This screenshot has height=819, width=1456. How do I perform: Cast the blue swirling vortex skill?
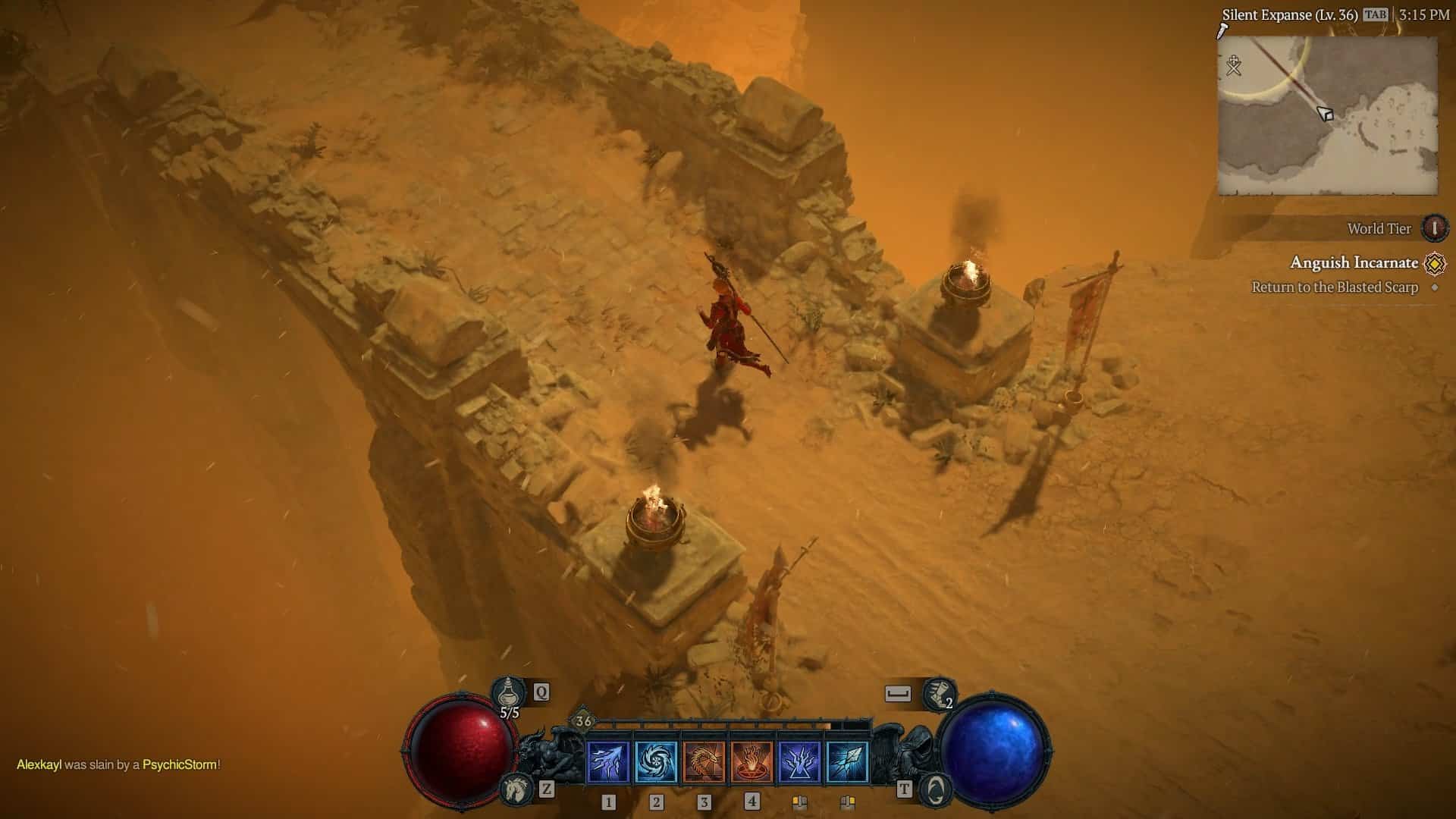point(656,762)
